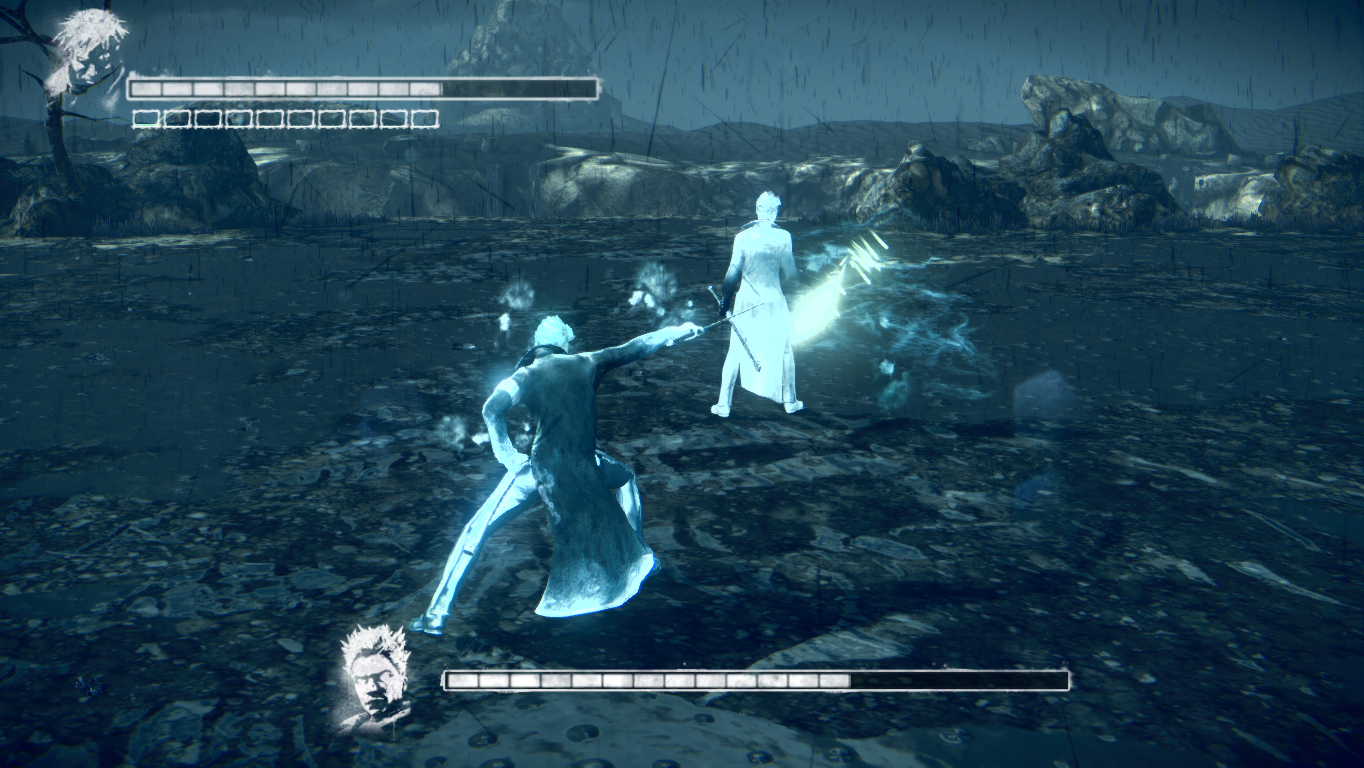Click the player portrait by the segmented health bar
Screen dimensions: 1364x768
(88, 52)
